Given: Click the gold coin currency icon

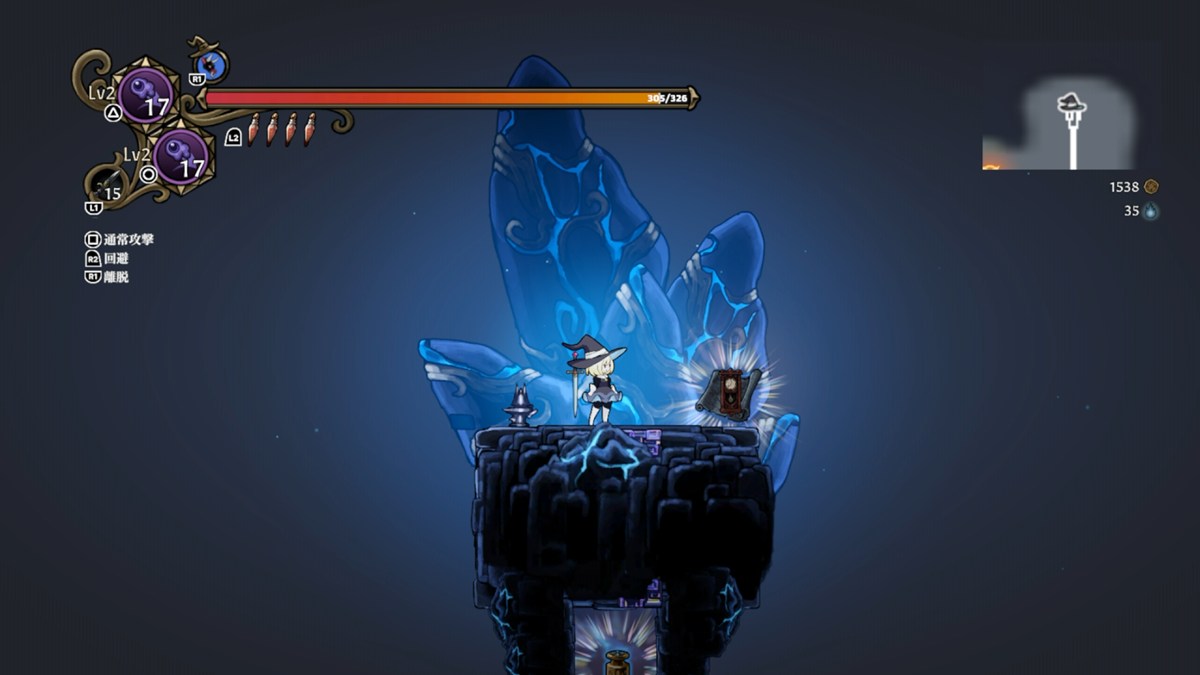Looking at the screenshot, I should coord(1151,187).
